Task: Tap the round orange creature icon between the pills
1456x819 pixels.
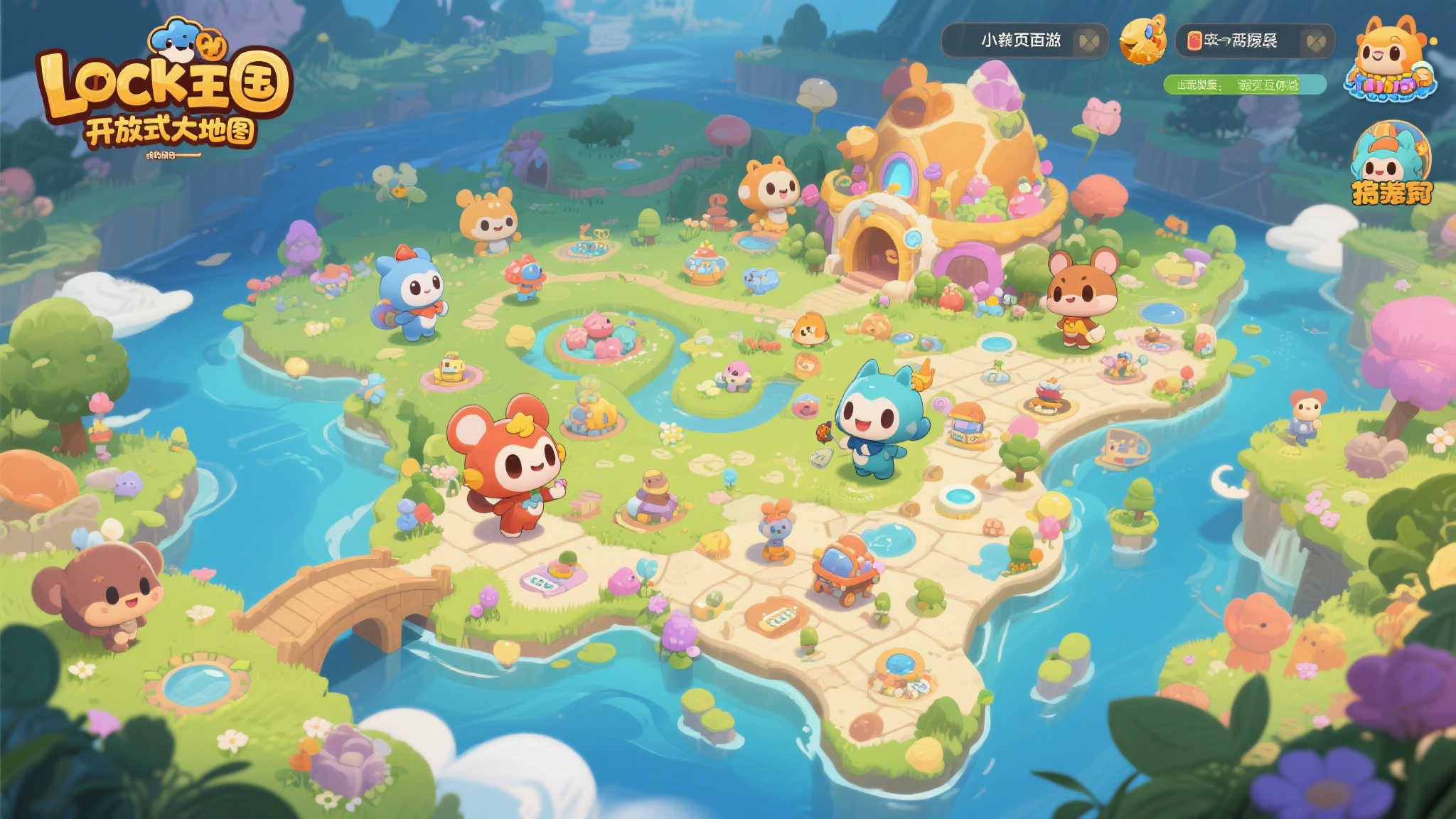Action: pyautogui.click(x=1142, y=40)
